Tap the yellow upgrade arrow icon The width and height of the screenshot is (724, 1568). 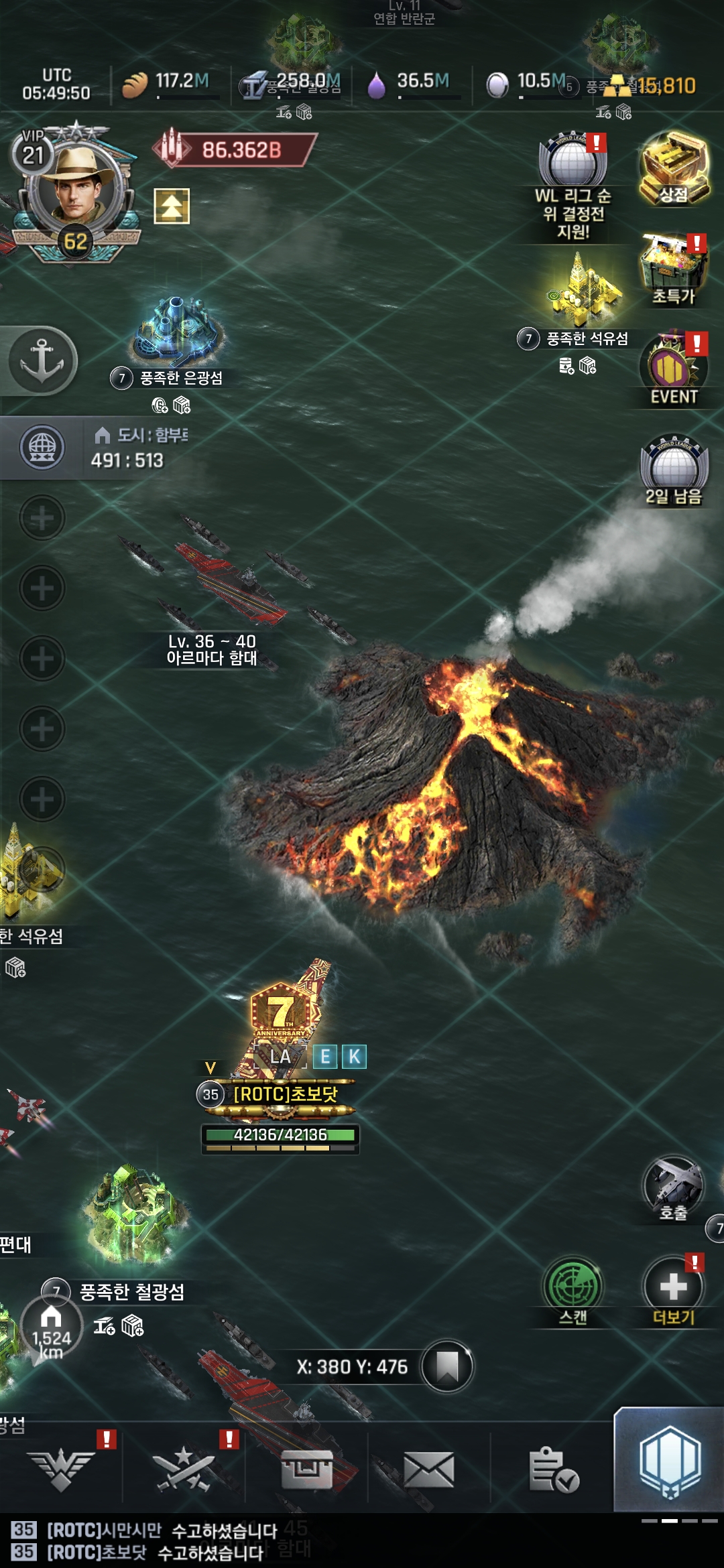coord(172,206)
